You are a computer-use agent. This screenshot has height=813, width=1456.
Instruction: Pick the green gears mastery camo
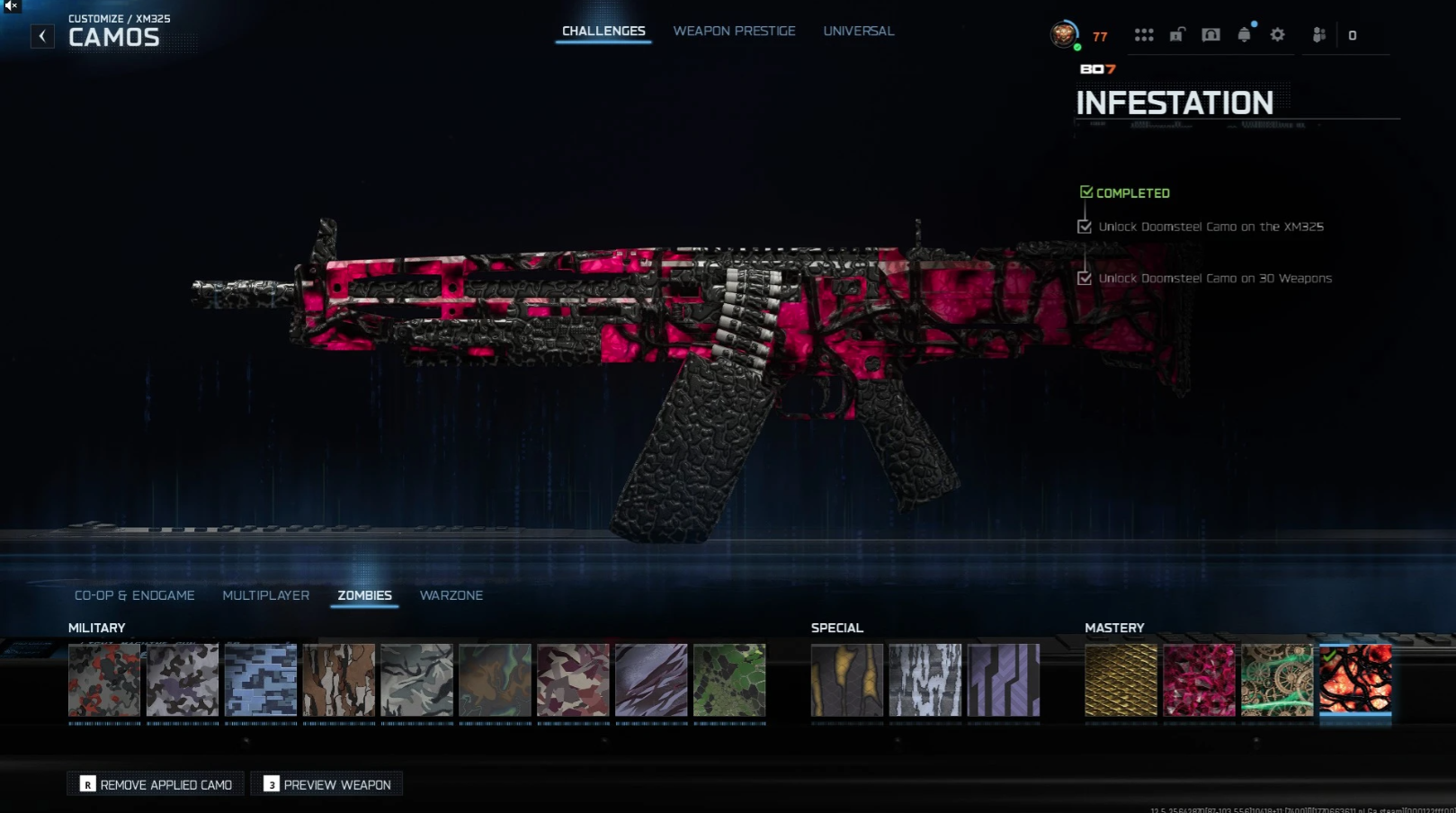tap(1277, 680)
